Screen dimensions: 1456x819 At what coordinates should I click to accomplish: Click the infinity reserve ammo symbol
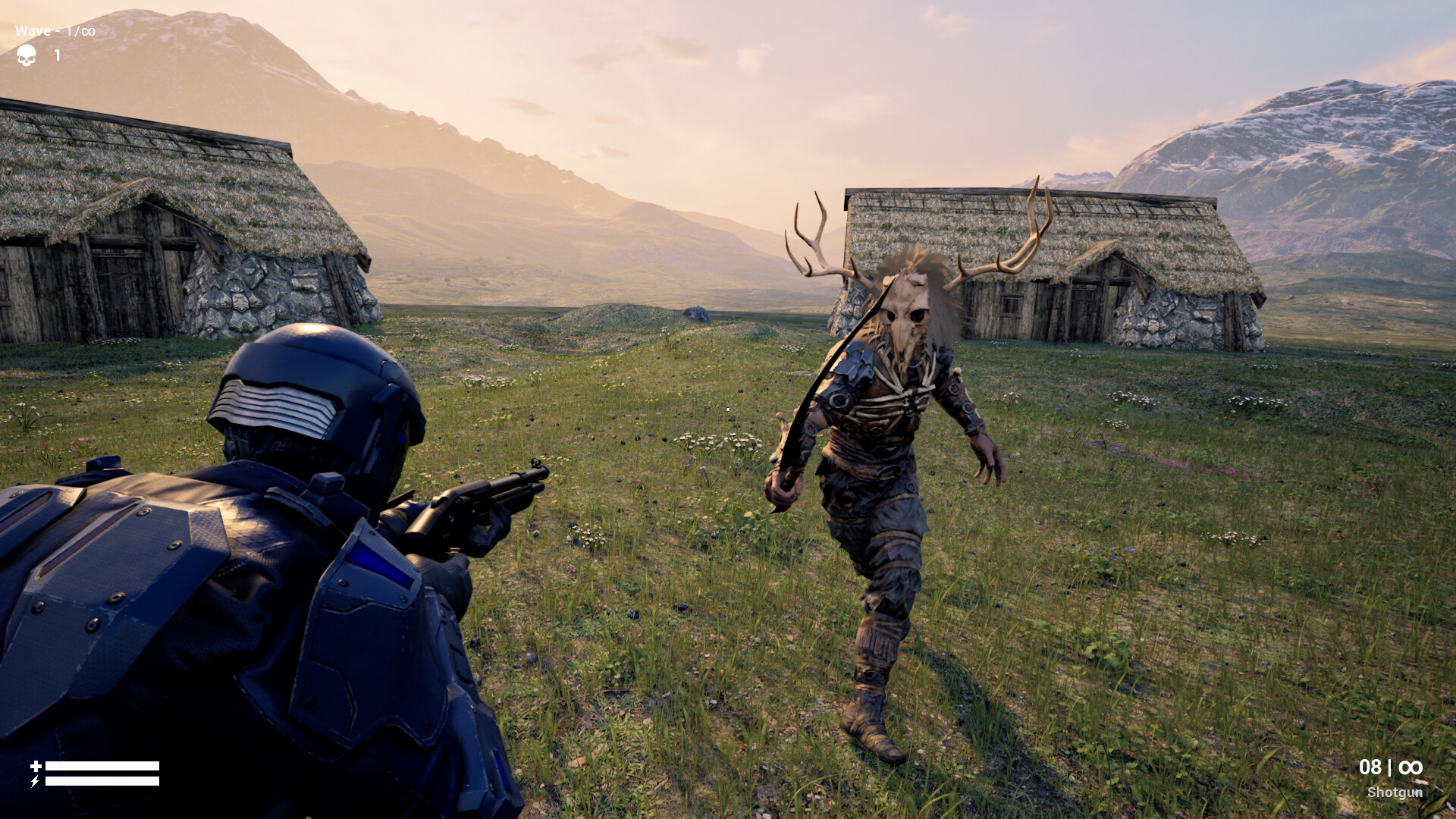1412,768
